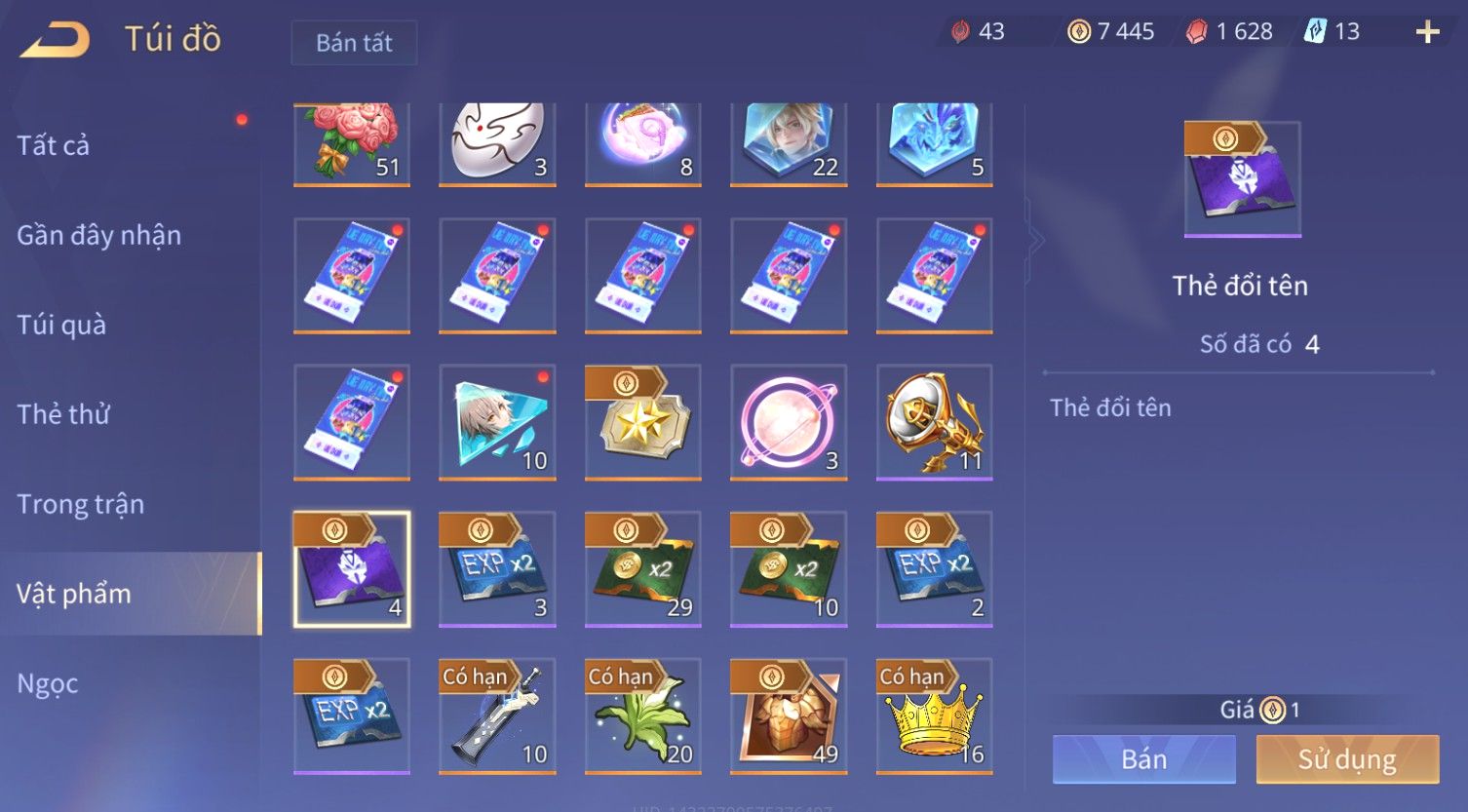Switch to the Tất cả tab
This screenshot has width=1468, height=812.
[54, 145]
